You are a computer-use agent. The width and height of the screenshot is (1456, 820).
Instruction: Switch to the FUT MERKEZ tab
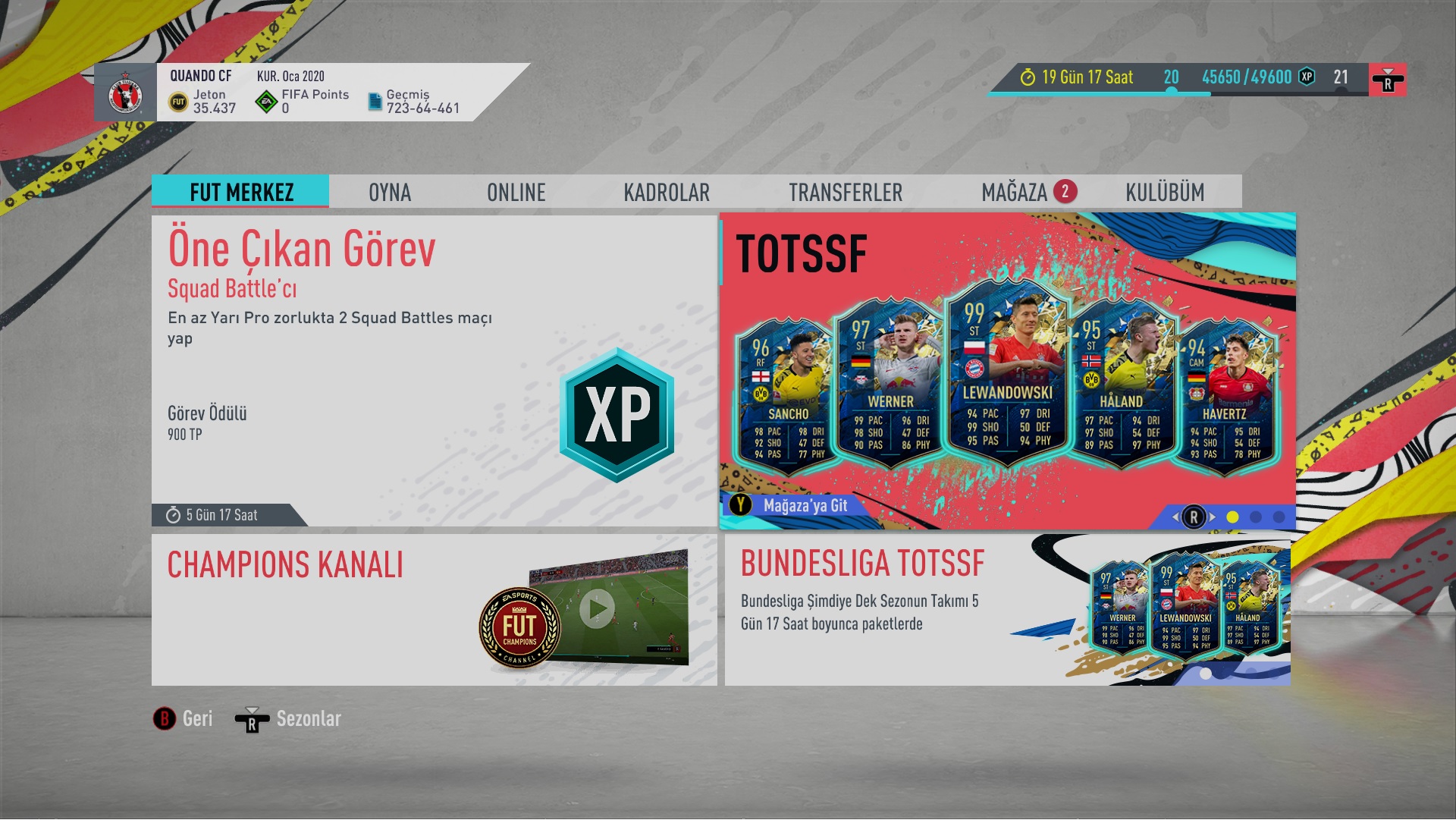tap(240, 192)
